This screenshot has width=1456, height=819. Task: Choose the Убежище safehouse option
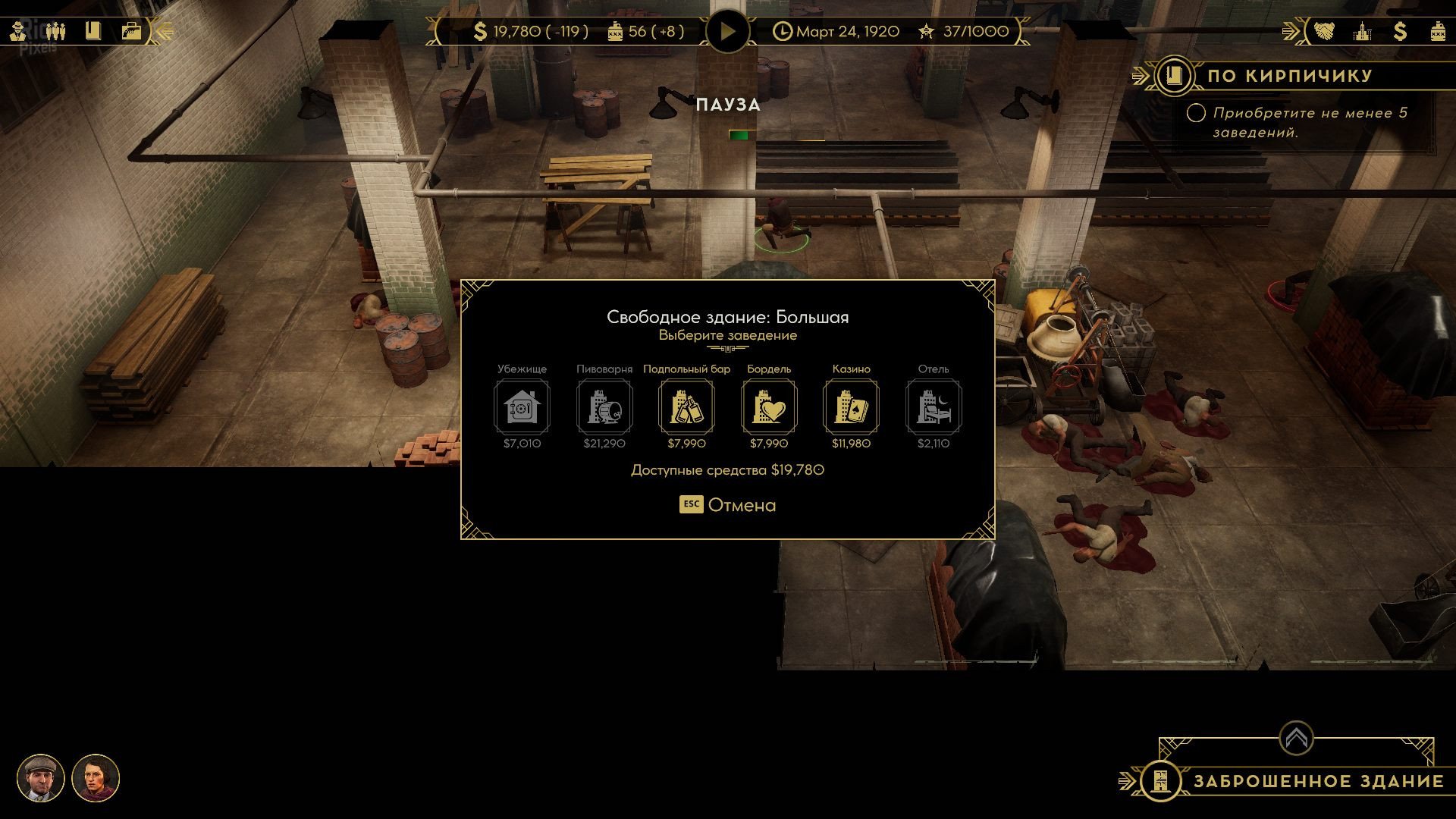coord(522,407)
